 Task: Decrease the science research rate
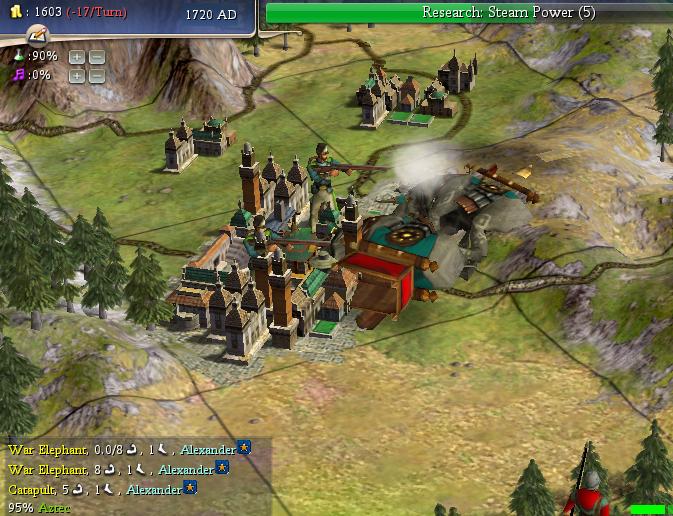(96, 56)
